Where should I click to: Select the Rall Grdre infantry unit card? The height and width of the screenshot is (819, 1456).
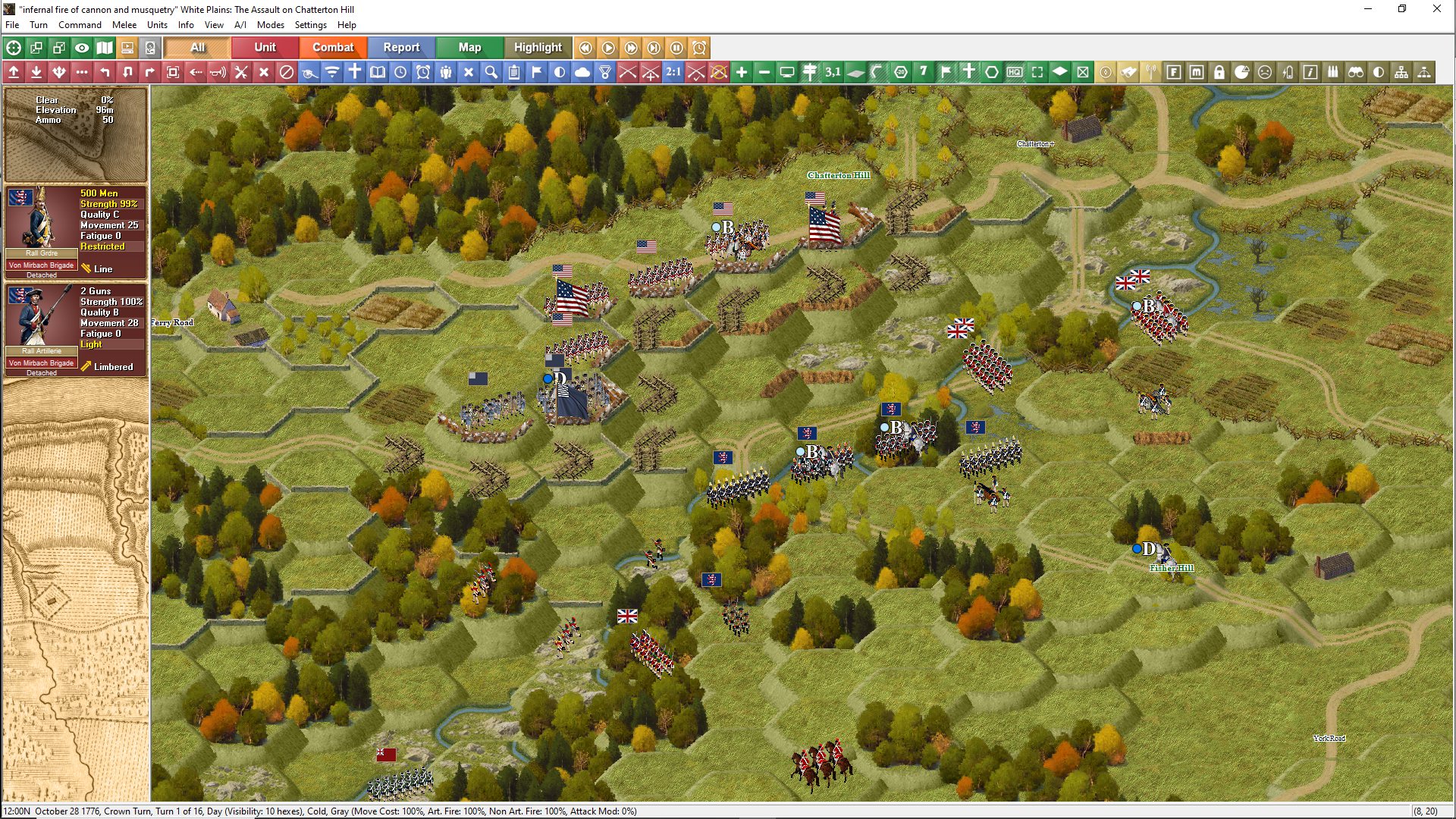(x=75, y=231)
